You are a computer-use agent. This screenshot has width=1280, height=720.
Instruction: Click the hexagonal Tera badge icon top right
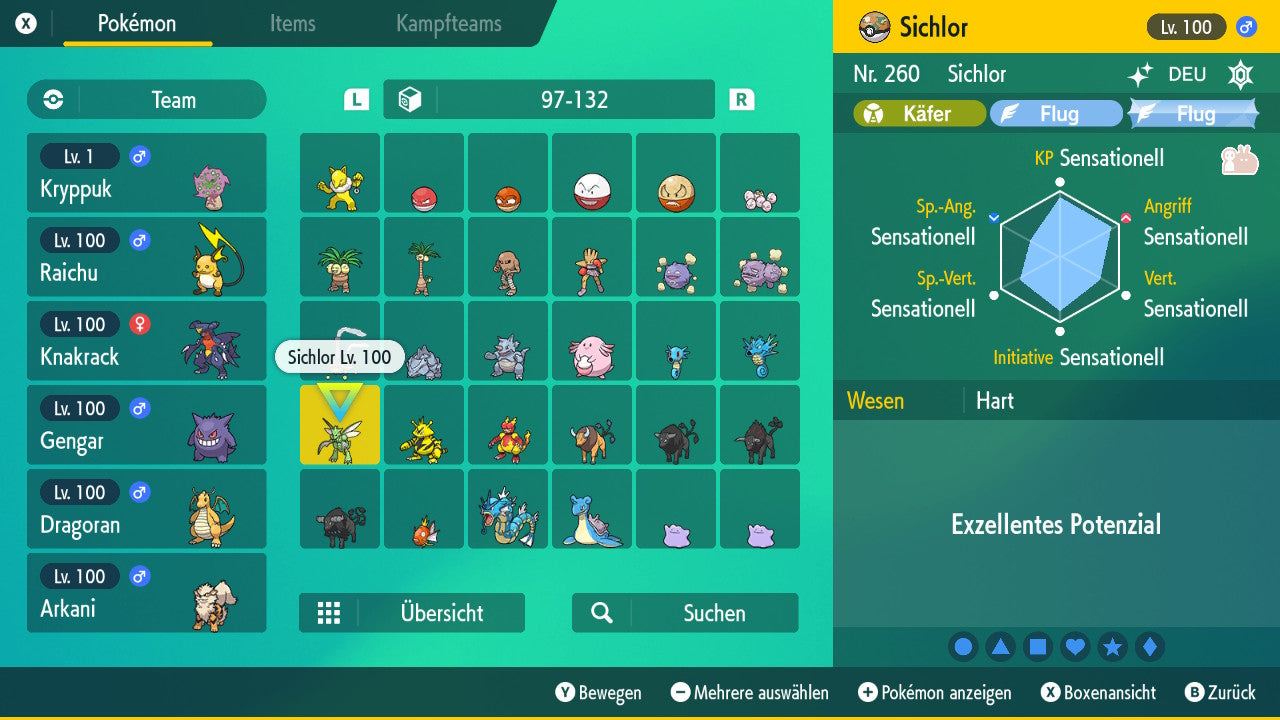click(1240, 74)
